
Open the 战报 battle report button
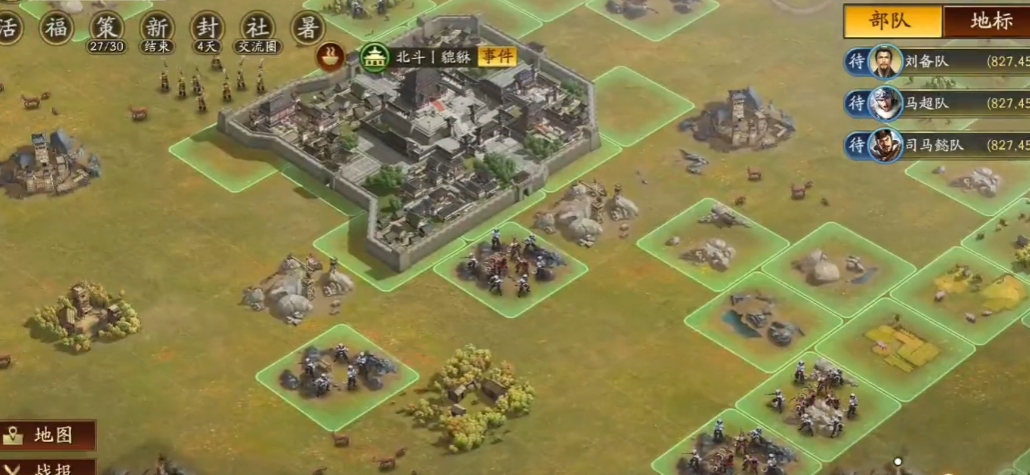(x=48, y=467)
